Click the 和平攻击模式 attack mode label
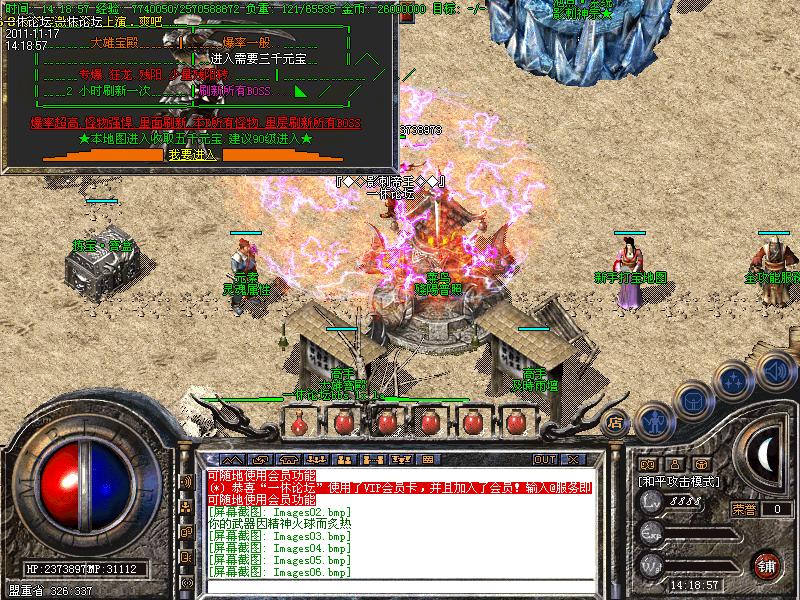 pyautogui.click(x=679, y=481)
